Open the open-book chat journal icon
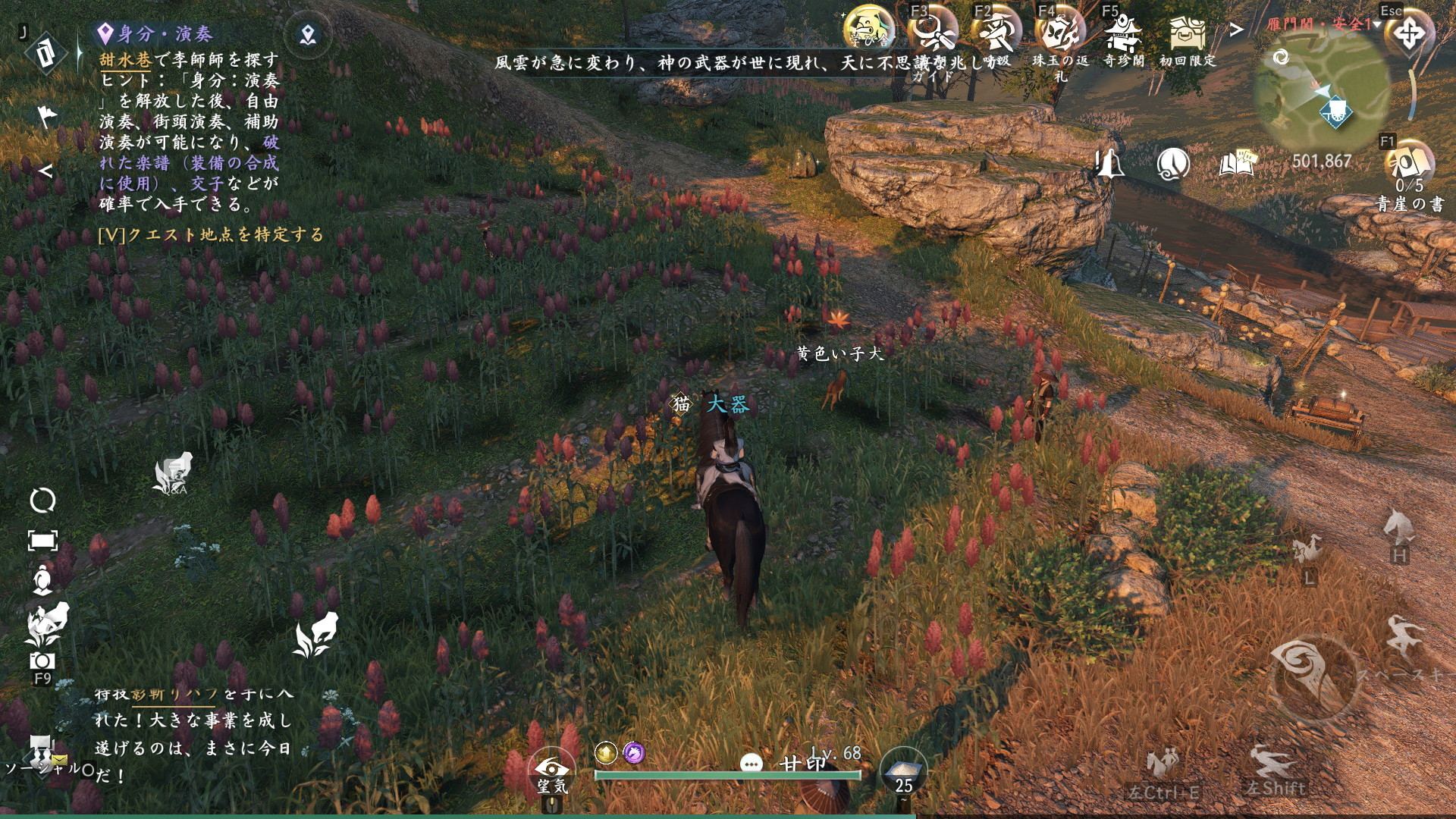The height and width of the screenshot is (819, 1456). click(x=1237, y=162)
